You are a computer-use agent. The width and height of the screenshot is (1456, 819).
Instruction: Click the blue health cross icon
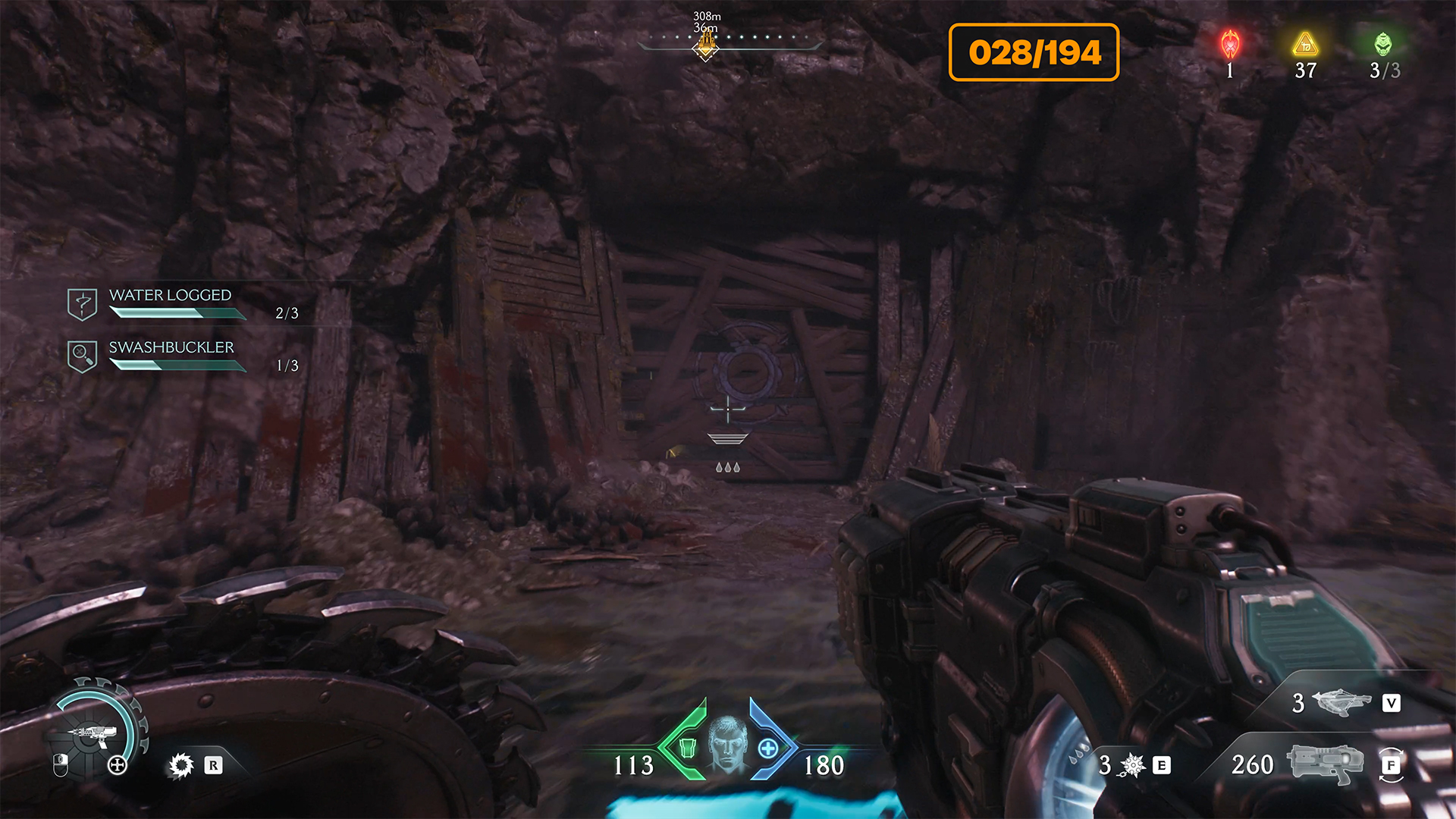tap(767, 748)
